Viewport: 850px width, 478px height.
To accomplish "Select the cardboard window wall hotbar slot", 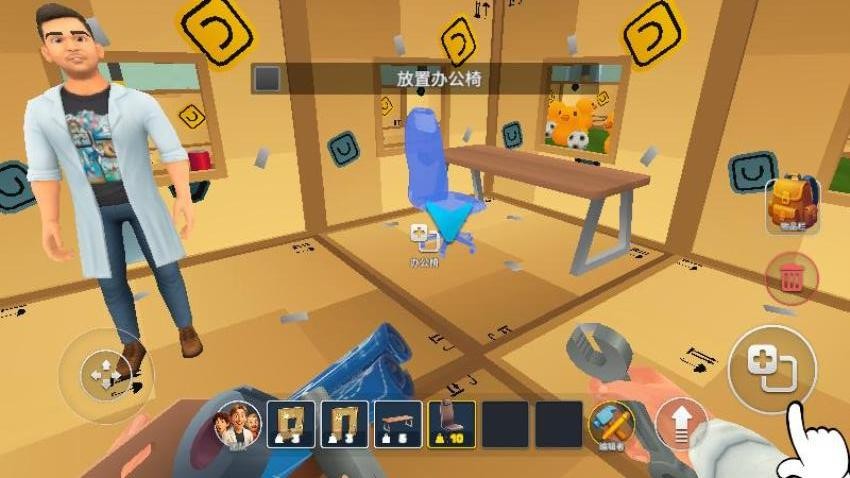I will [x=290, y=424].
